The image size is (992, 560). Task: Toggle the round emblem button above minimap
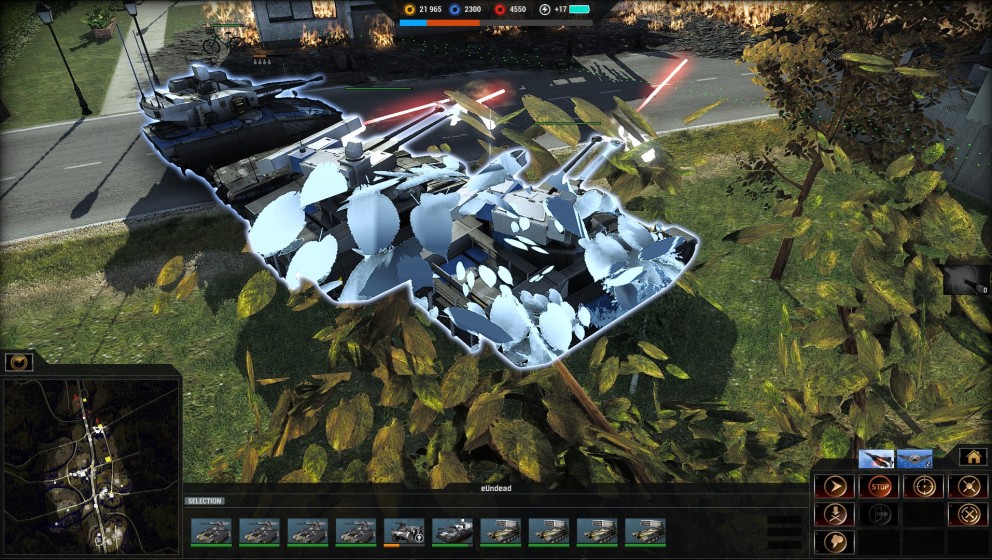(19, 362)
